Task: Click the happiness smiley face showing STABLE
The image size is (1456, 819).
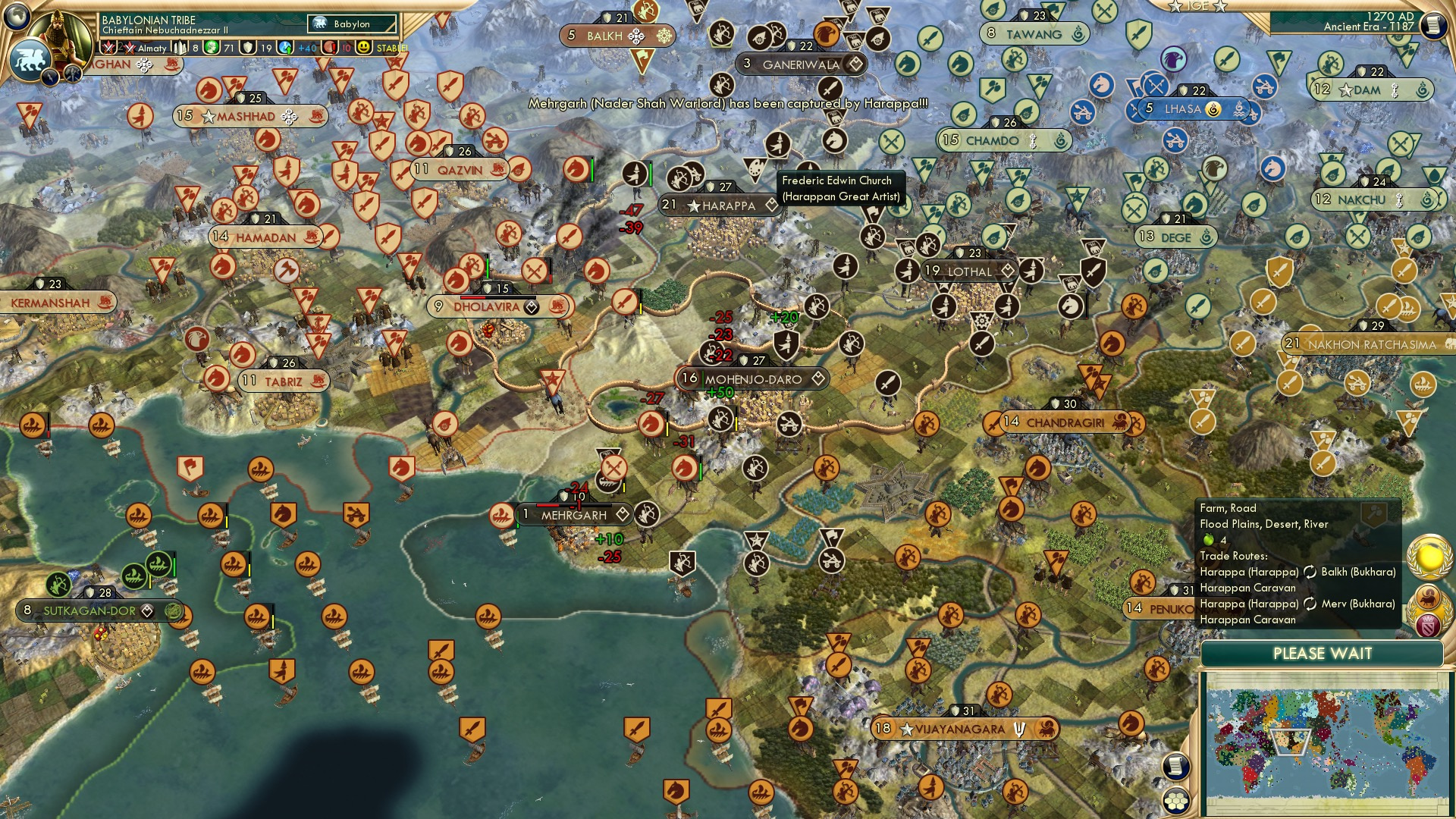Action: pyautogui.click(x=364, y=48)
